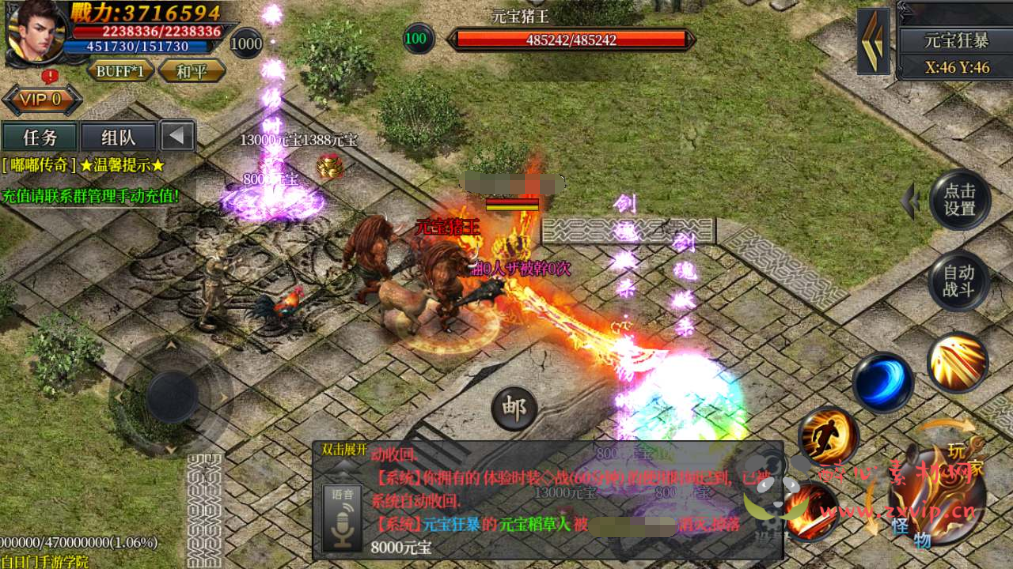Switch to the 组队 team tab
Screen dimensions: 1013x569
click(x=118, y=137)
